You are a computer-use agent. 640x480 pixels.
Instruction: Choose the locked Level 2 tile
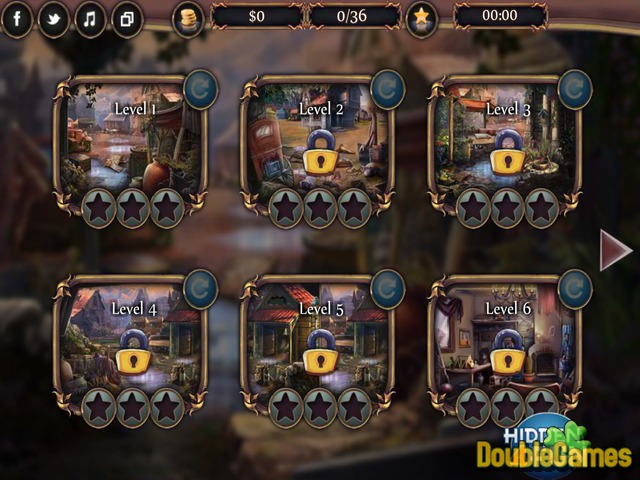point(318,140)
